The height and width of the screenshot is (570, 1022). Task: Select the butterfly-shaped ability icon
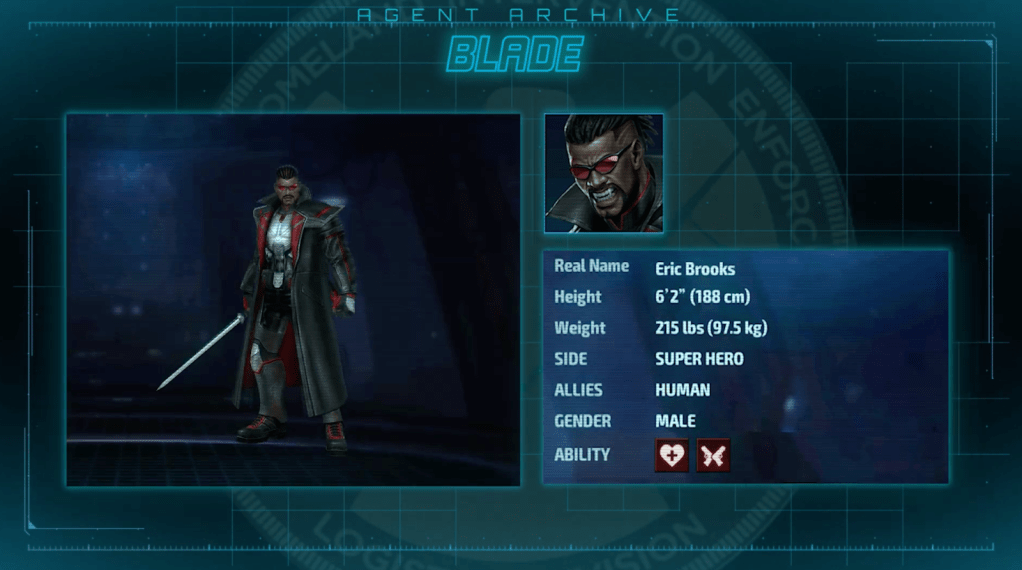tap(713, 455)
